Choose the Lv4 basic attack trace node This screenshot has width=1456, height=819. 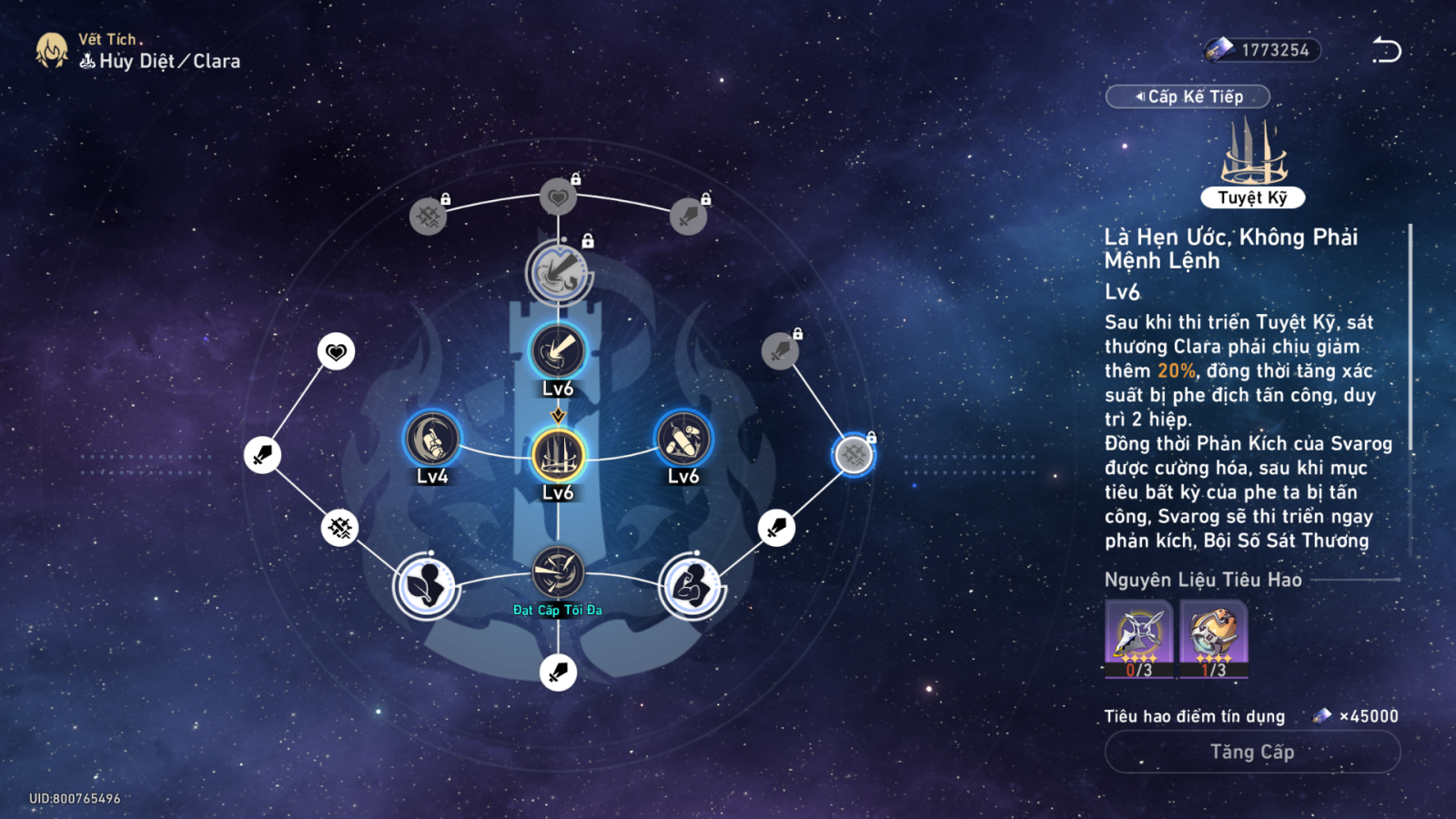[432, 440]
